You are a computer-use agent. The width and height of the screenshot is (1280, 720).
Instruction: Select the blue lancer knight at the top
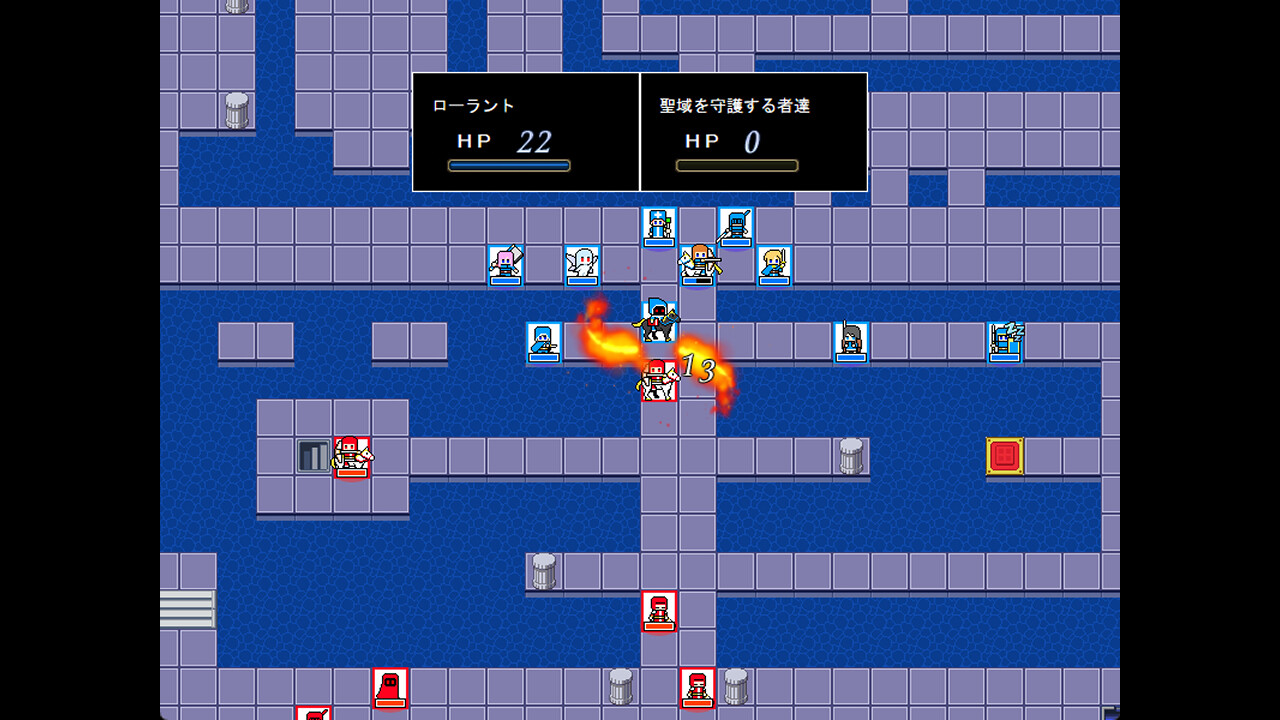pyautogui.click(x=734, y=226)
